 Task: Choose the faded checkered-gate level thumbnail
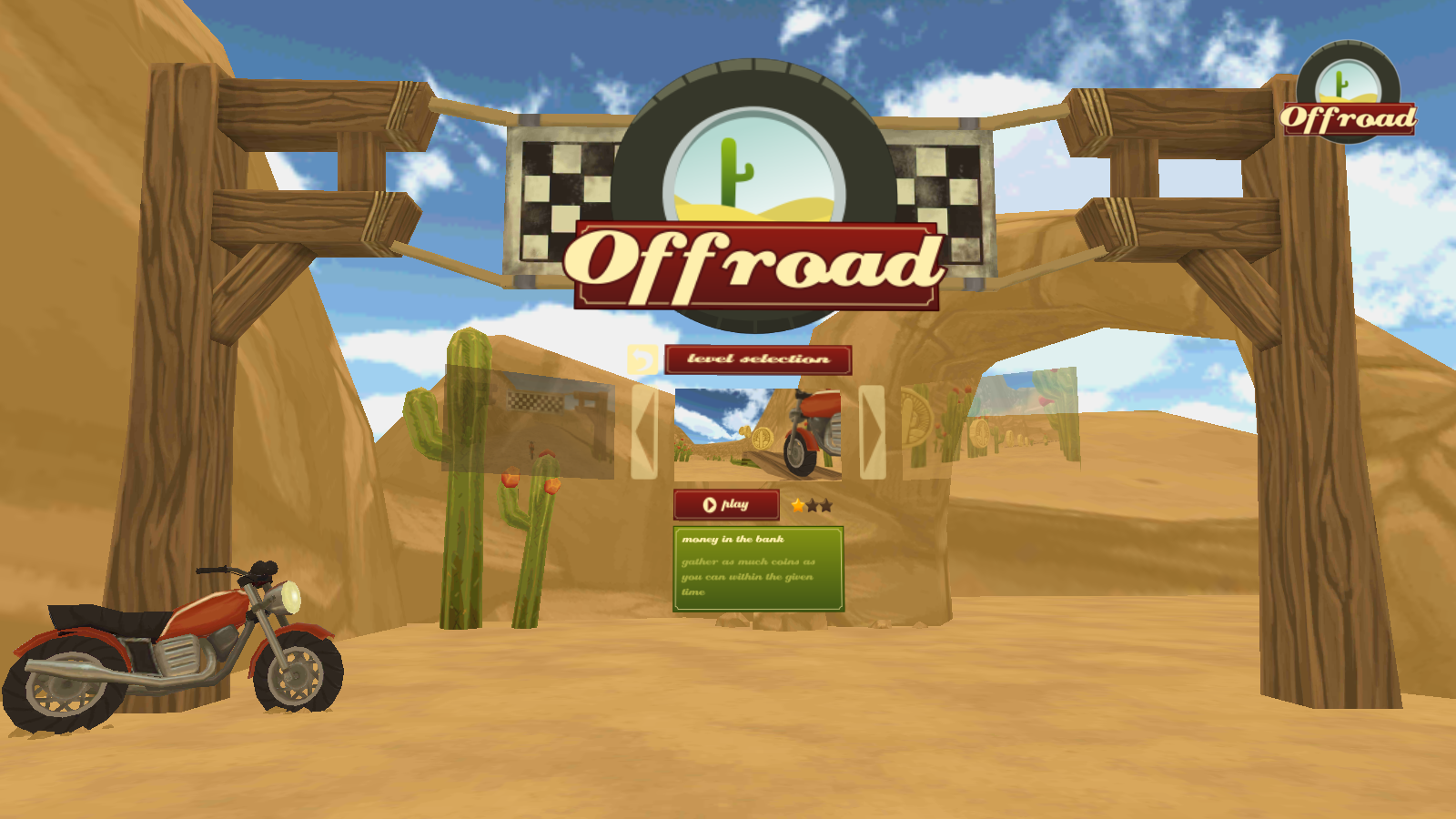530,423
